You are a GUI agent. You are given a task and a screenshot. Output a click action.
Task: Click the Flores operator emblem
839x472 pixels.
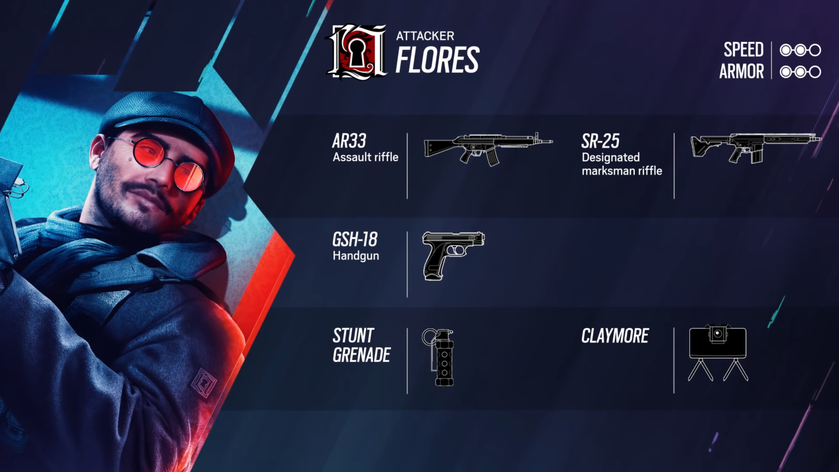click(x=357, y=52)
